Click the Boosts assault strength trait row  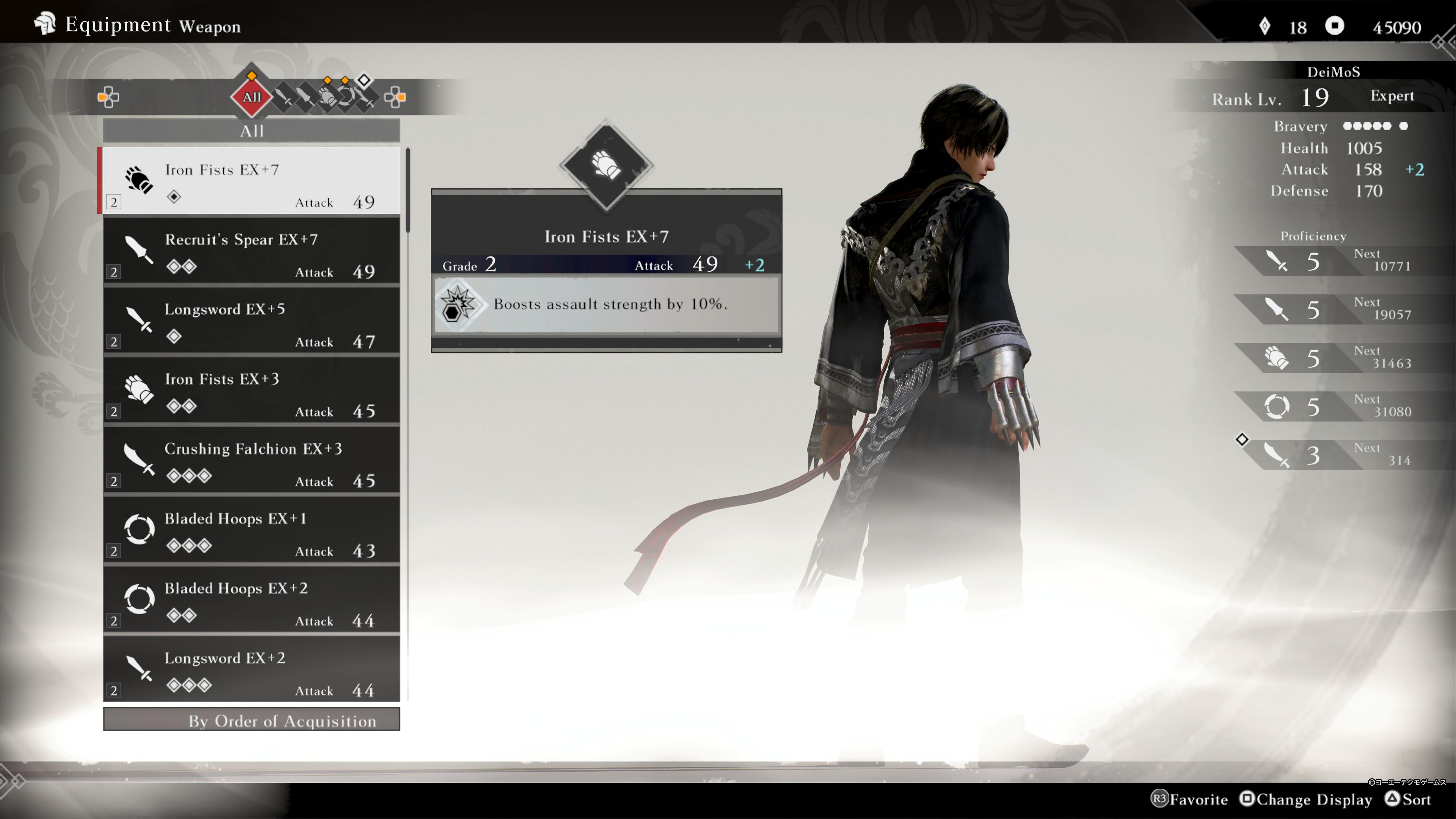point(606,304)
